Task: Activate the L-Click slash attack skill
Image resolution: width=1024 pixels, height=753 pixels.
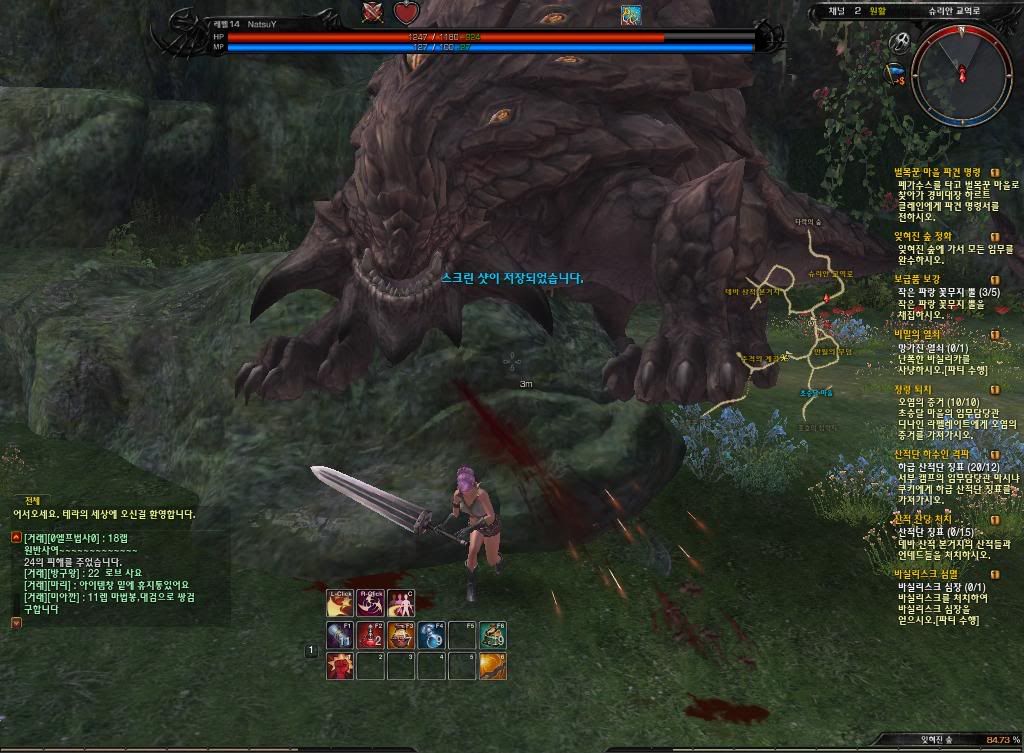Action: (340, 604)
